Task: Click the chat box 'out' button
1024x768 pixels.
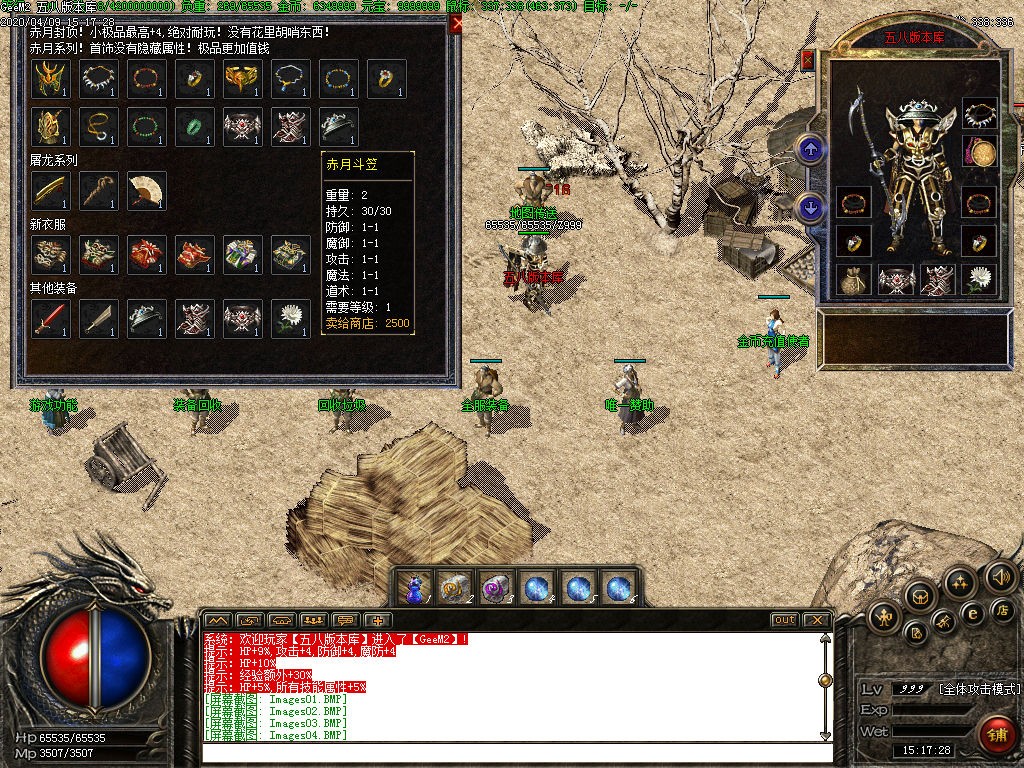Action: [785, 620]
